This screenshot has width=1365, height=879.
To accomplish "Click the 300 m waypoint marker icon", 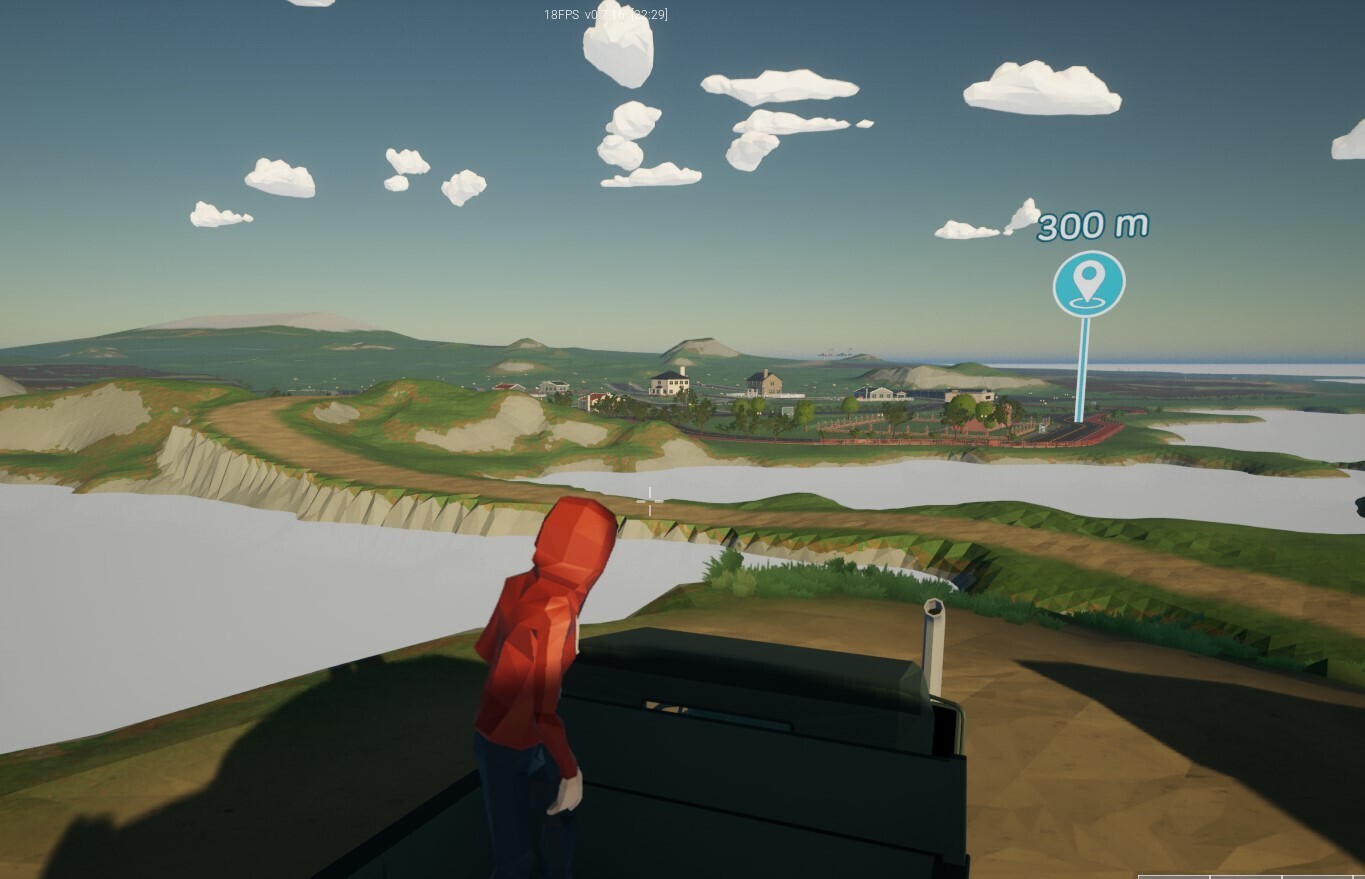I will (1088, 284).
